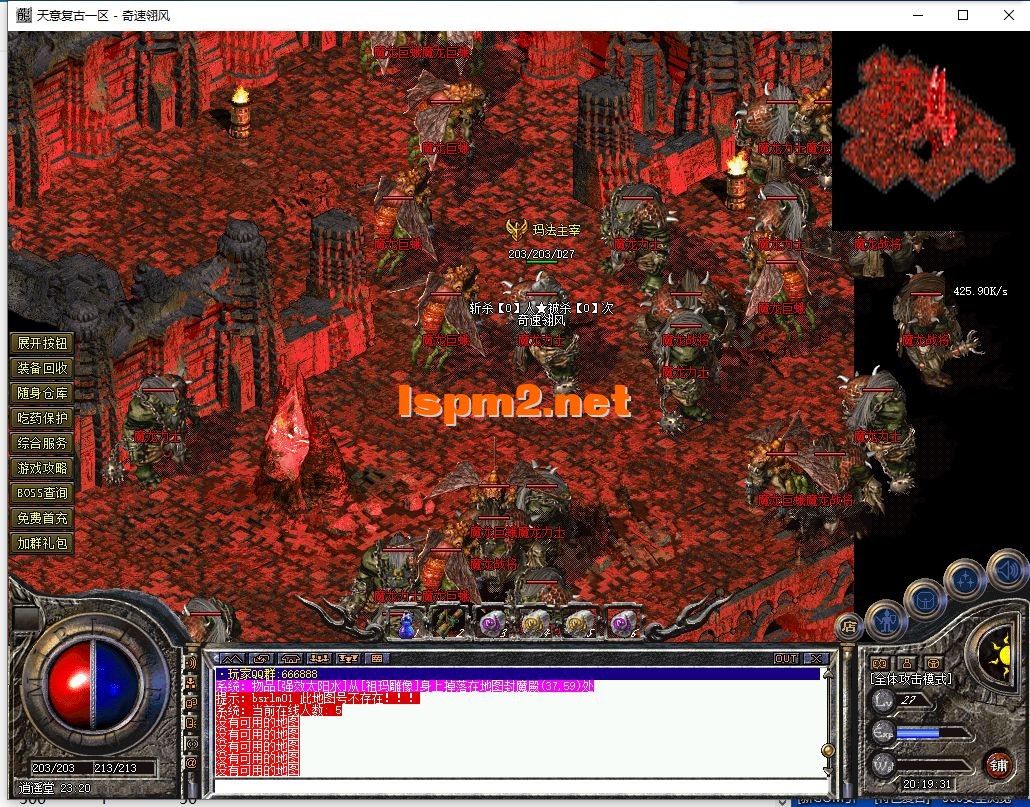Select the bundled scroll in belt slot 2

[x=447, y=623]
